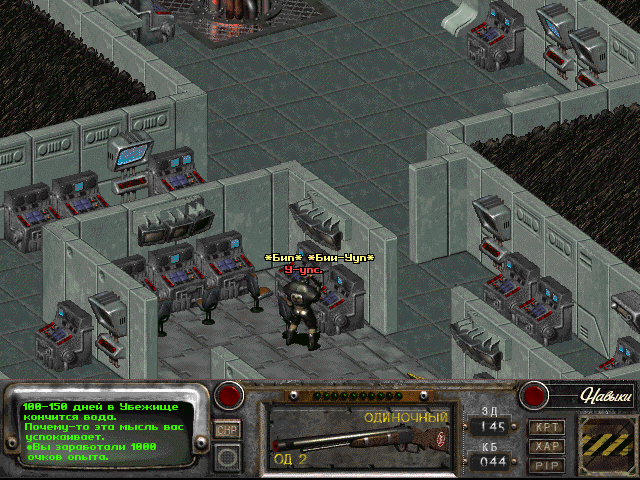
Task: Open the inventory with the СНР button
Action: 227,429
